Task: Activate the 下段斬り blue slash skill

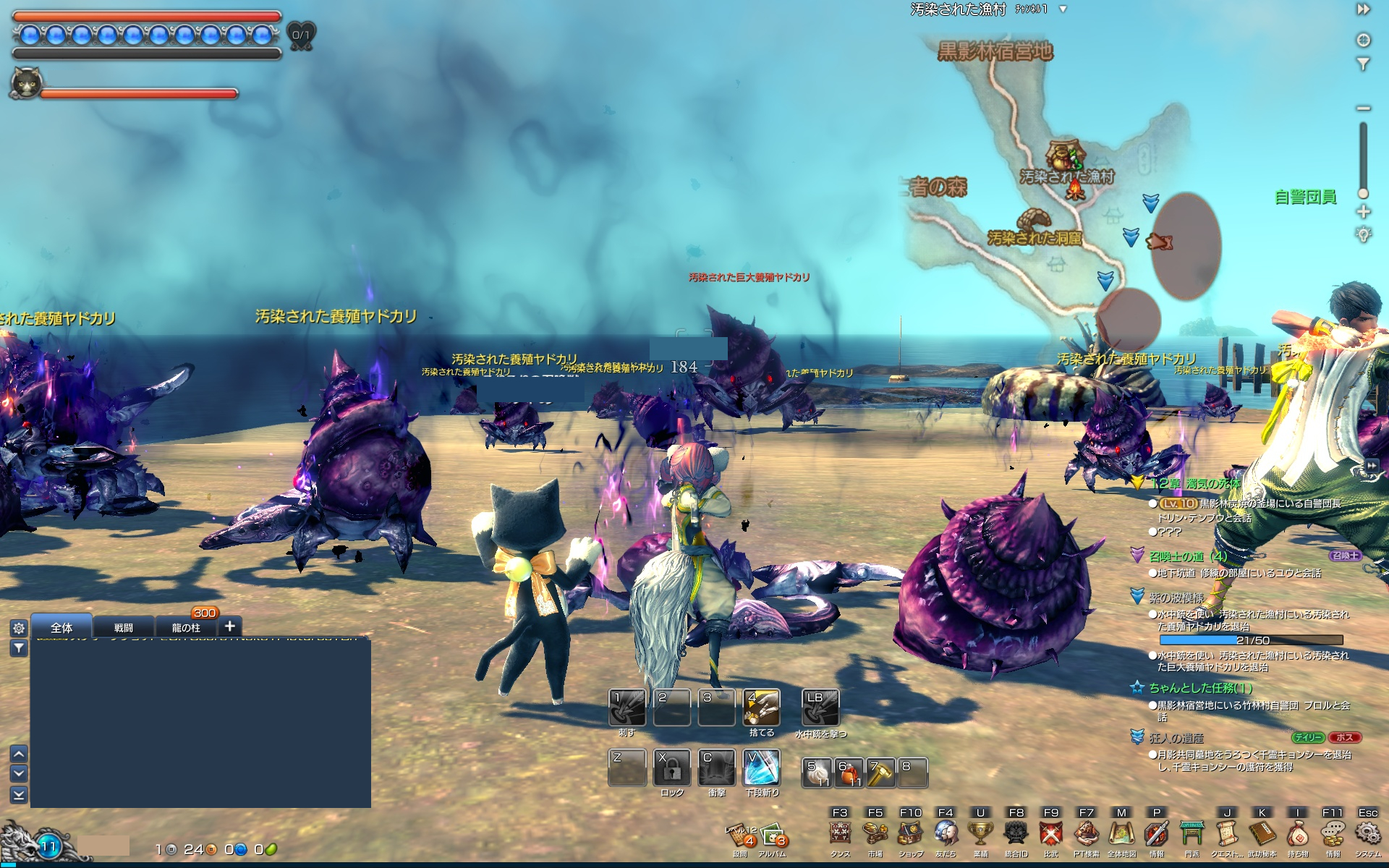Action: tap(761, 767)
